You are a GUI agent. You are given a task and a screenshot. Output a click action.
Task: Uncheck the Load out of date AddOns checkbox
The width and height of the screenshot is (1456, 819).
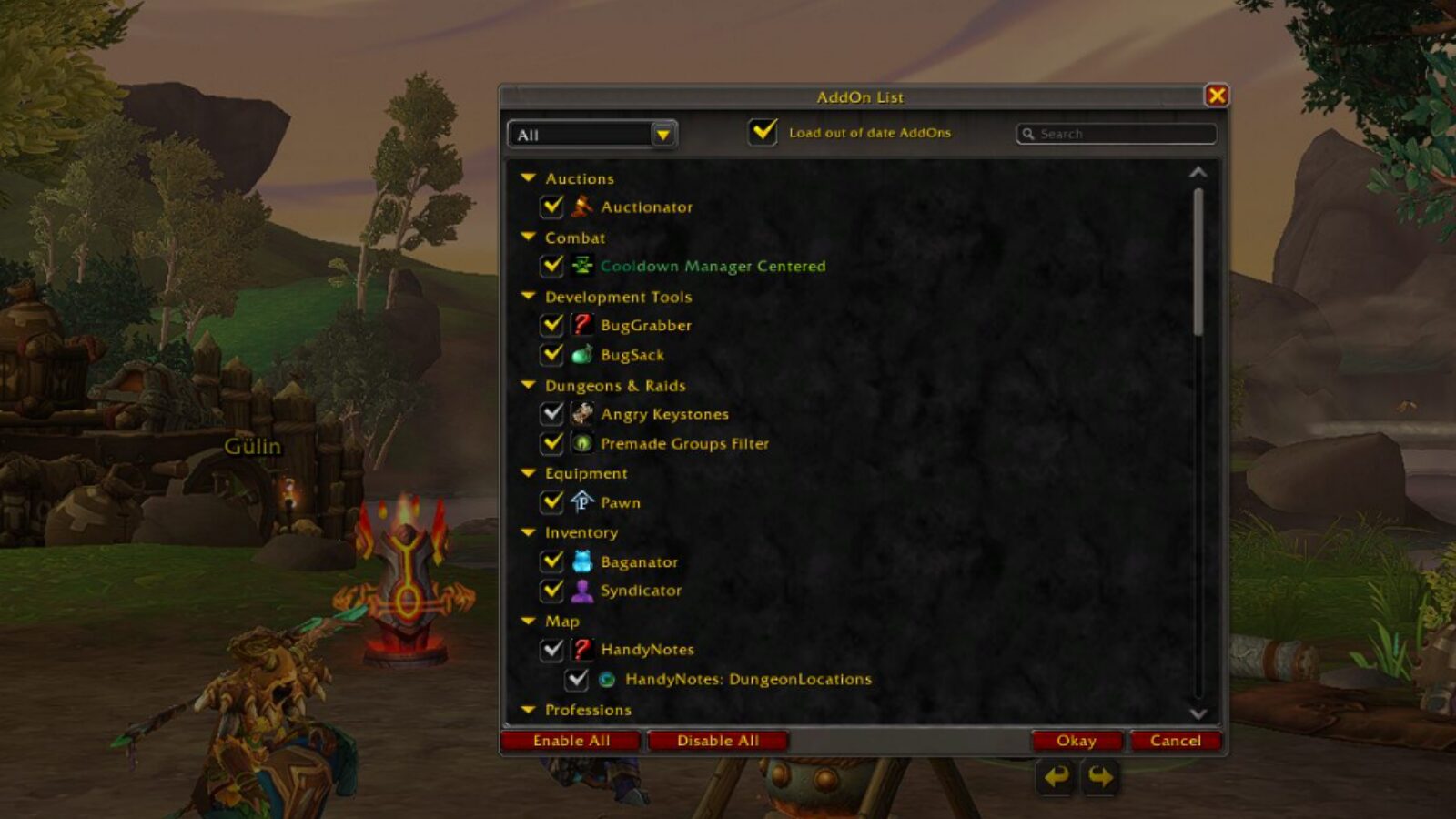(x=762, y=133)
